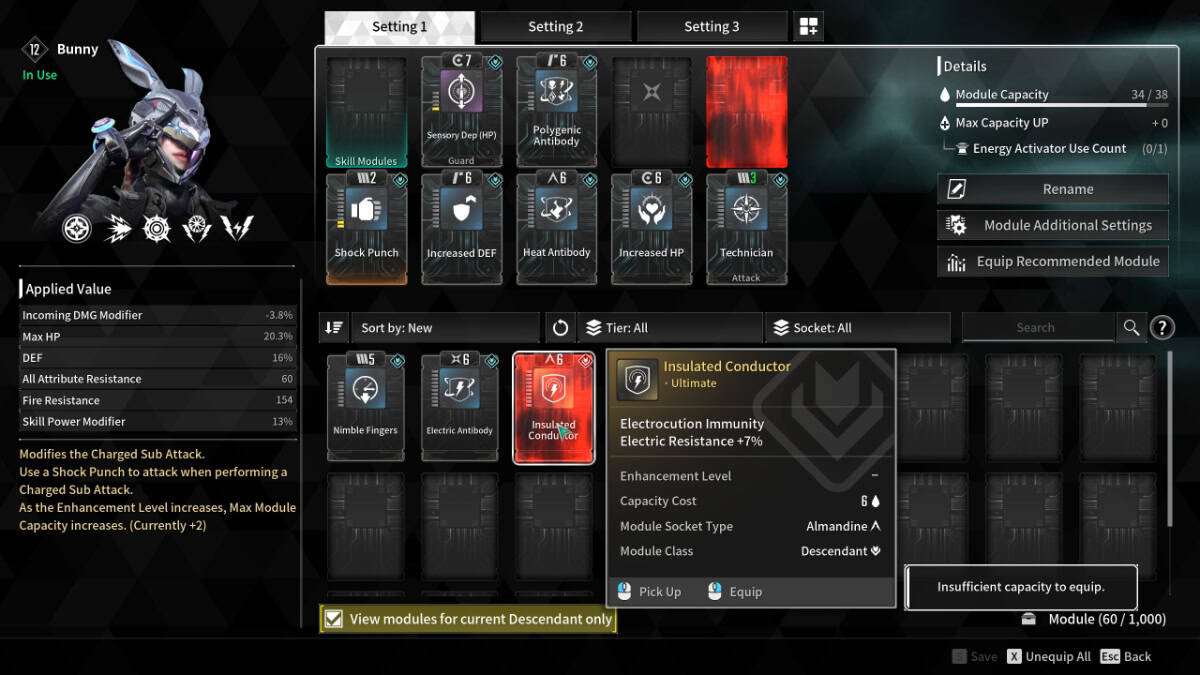Select the Setting 1 tab
Viewport: 1200px width, 675px height.
399,27
